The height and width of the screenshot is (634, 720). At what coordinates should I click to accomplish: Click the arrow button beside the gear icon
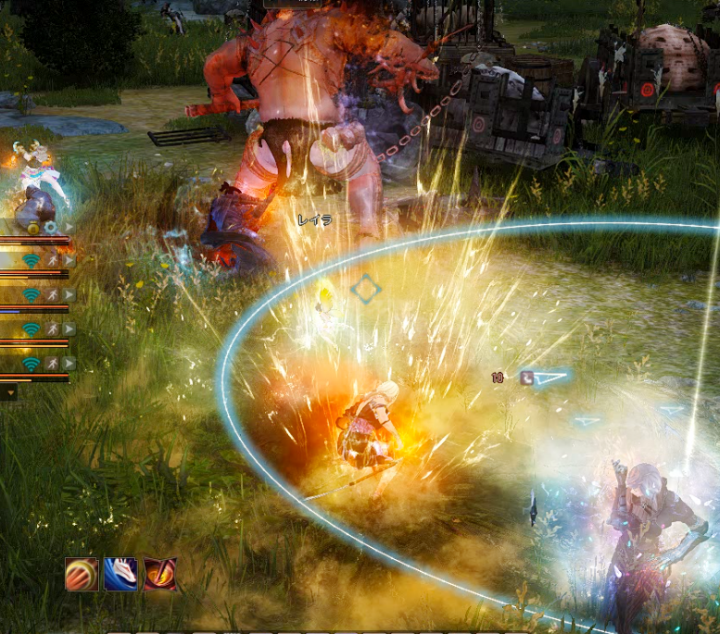click(x=66, y=228)
